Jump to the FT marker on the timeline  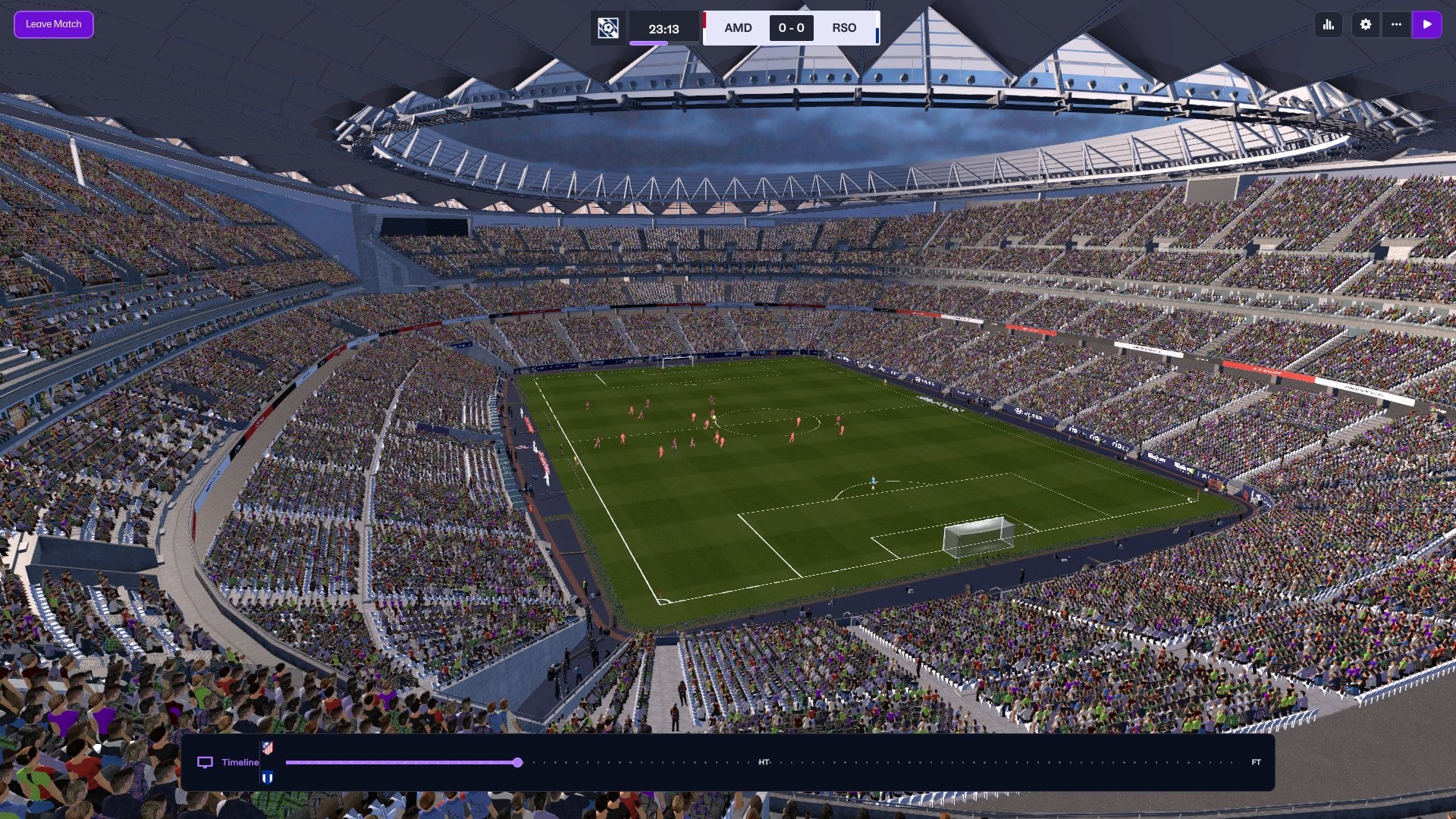(1256, 762)
